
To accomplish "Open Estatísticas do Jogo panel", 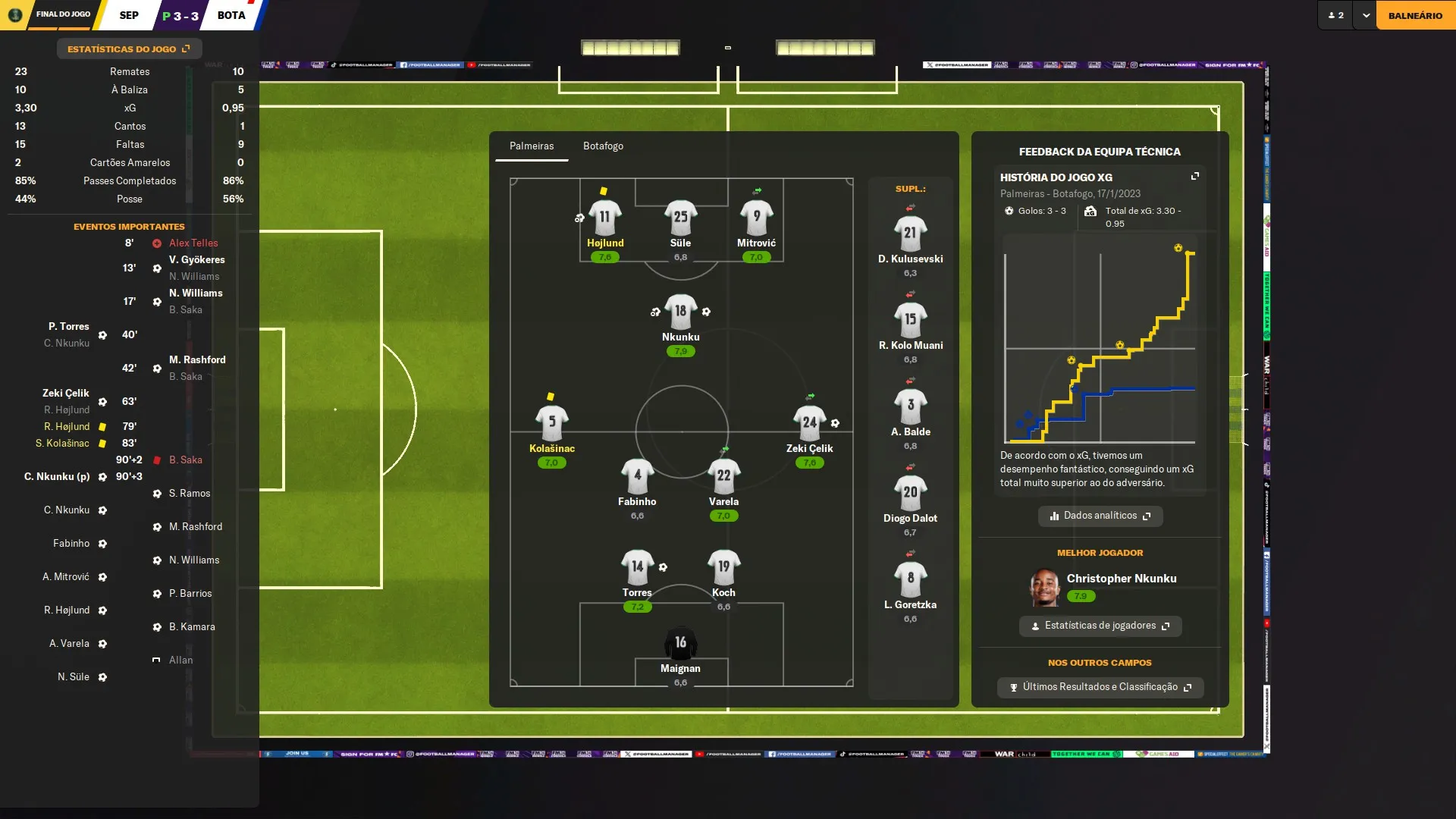I will click(129, 49).
